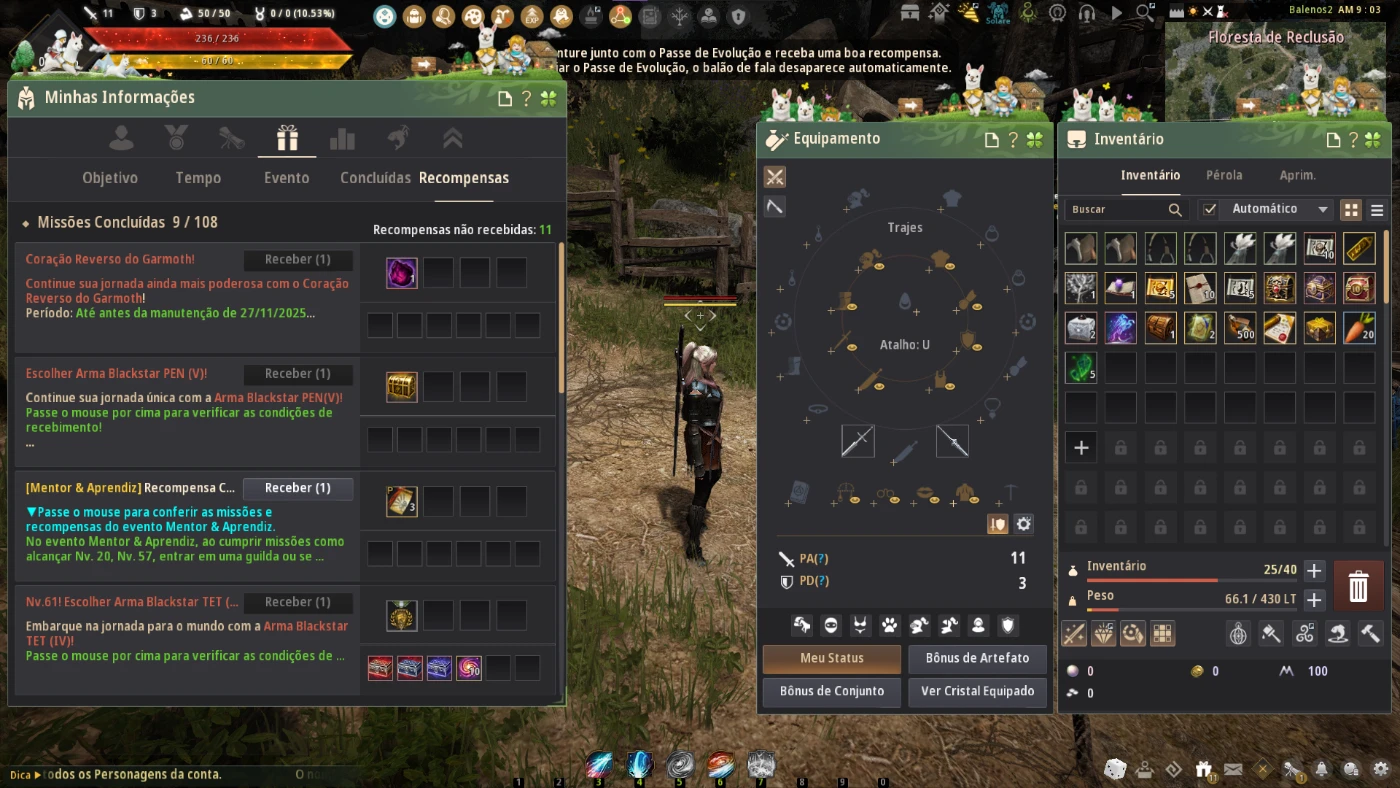
Task: View Bônus de Artefato
Action: click(x=977, y=658)
